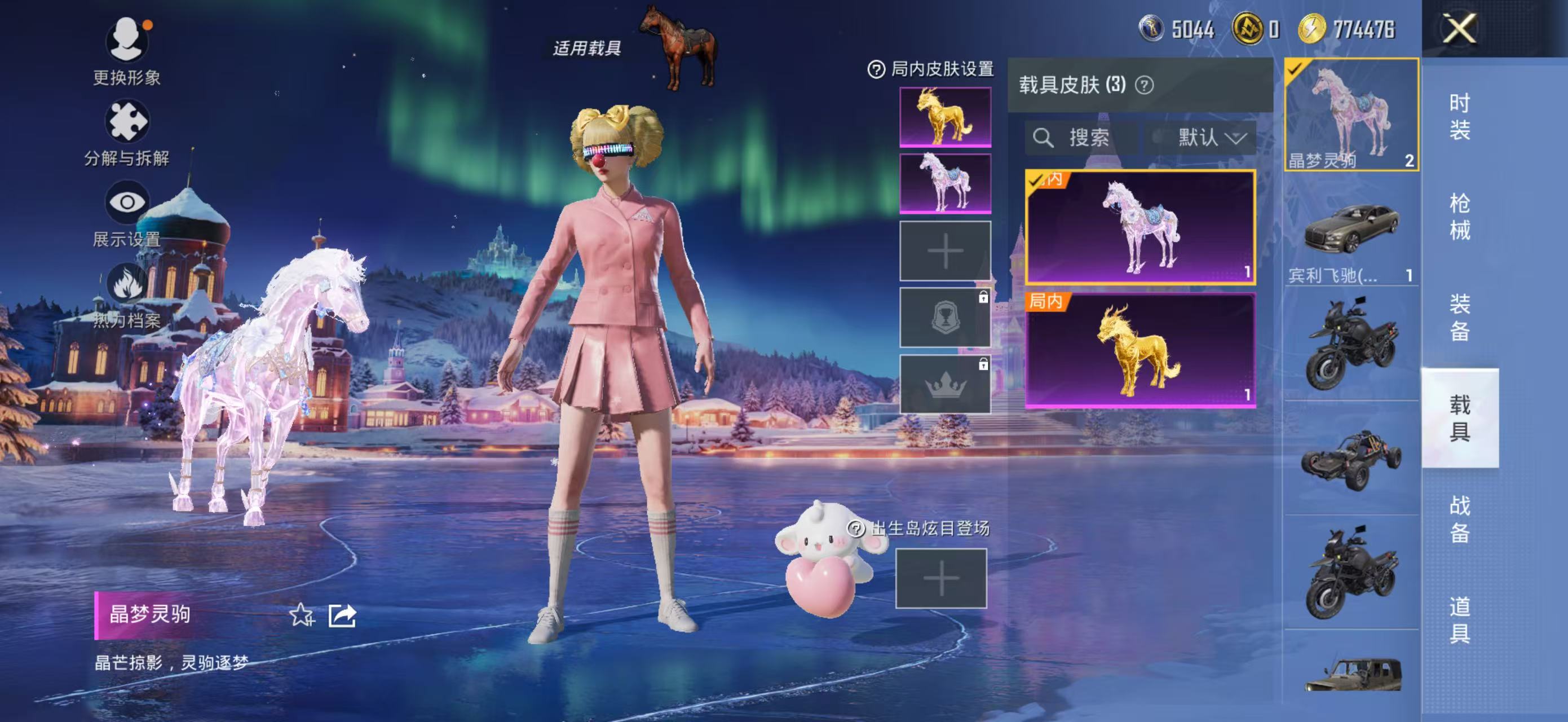Favorite the skin with the star icon
Viewport: 1568px width, 722px height.
301,615
